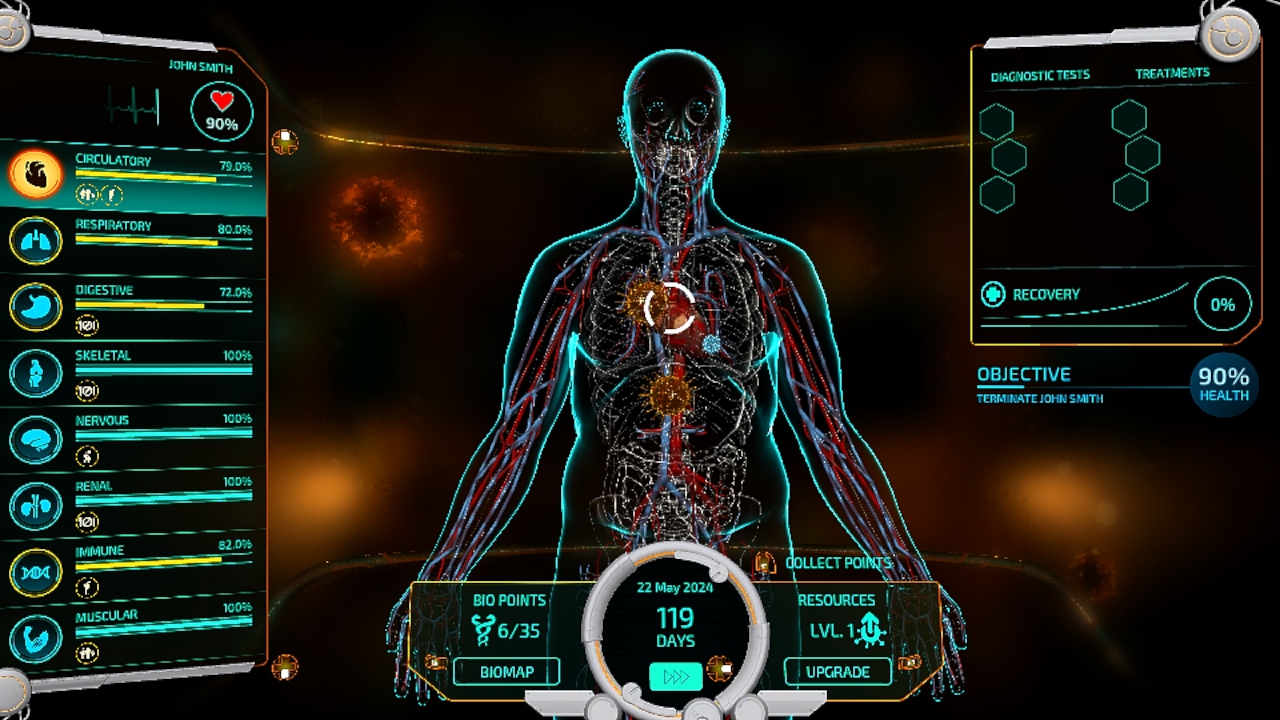This screenshot has width=1280, height=720.
Task: Switch to the Diagnostic Tests column
Action: [1040, 76]
